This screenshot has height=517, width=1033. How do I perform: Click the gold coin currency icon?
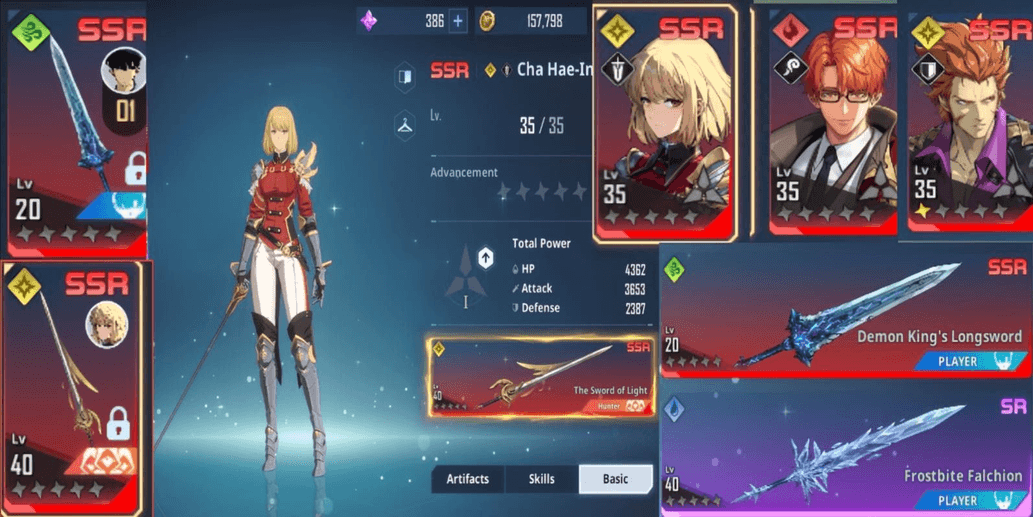(486, 21)
